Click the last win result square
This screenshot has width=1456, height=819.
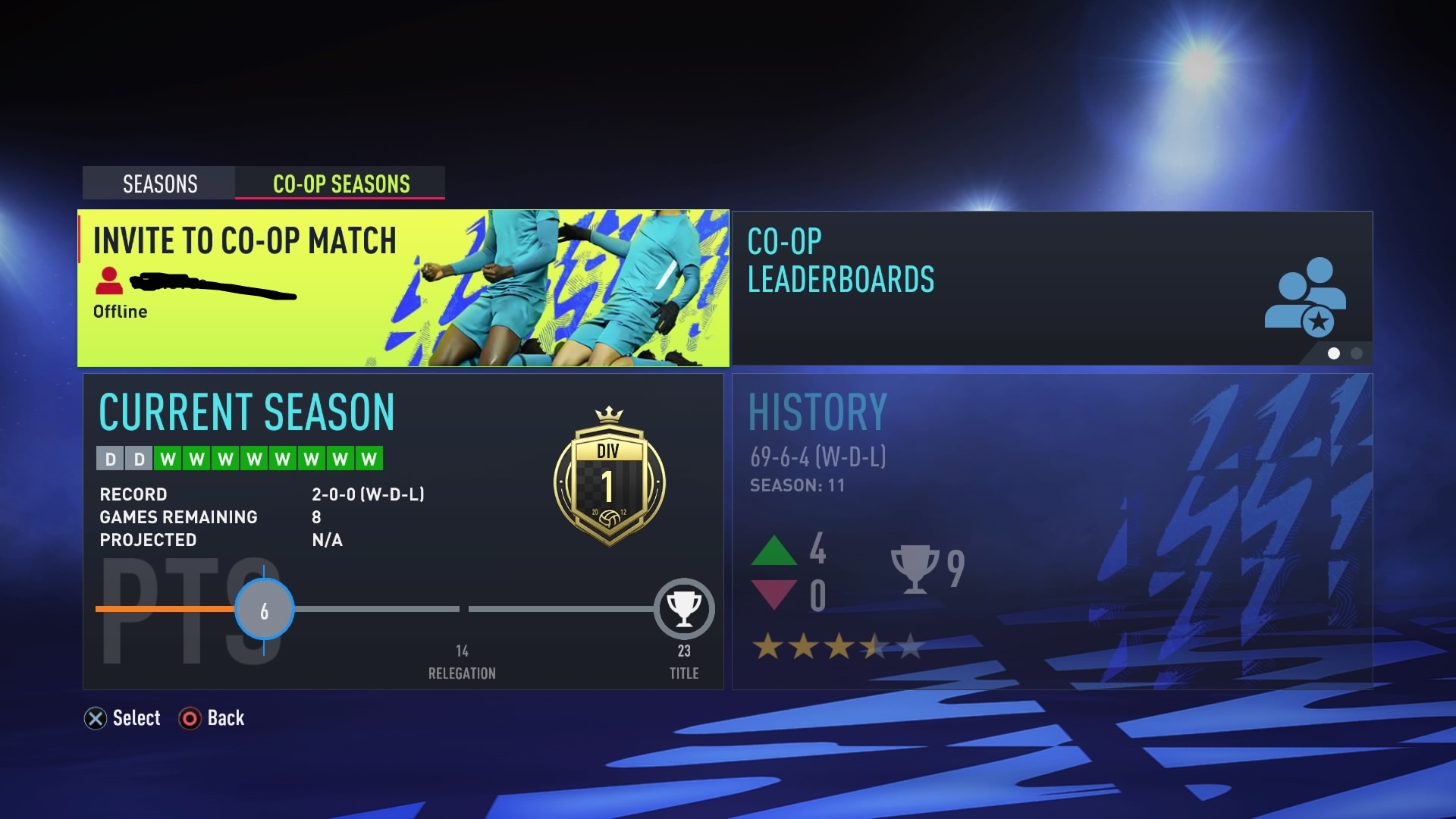click(368, 458)
